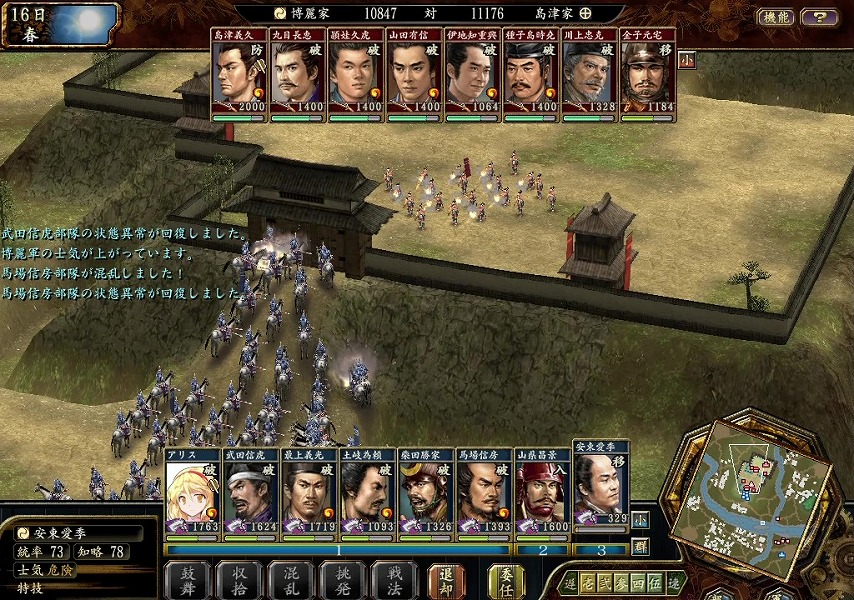Viewport: 854px width, 600px height.
Task: Use the 挑発 provoke command
Action: tap(343, 581)
